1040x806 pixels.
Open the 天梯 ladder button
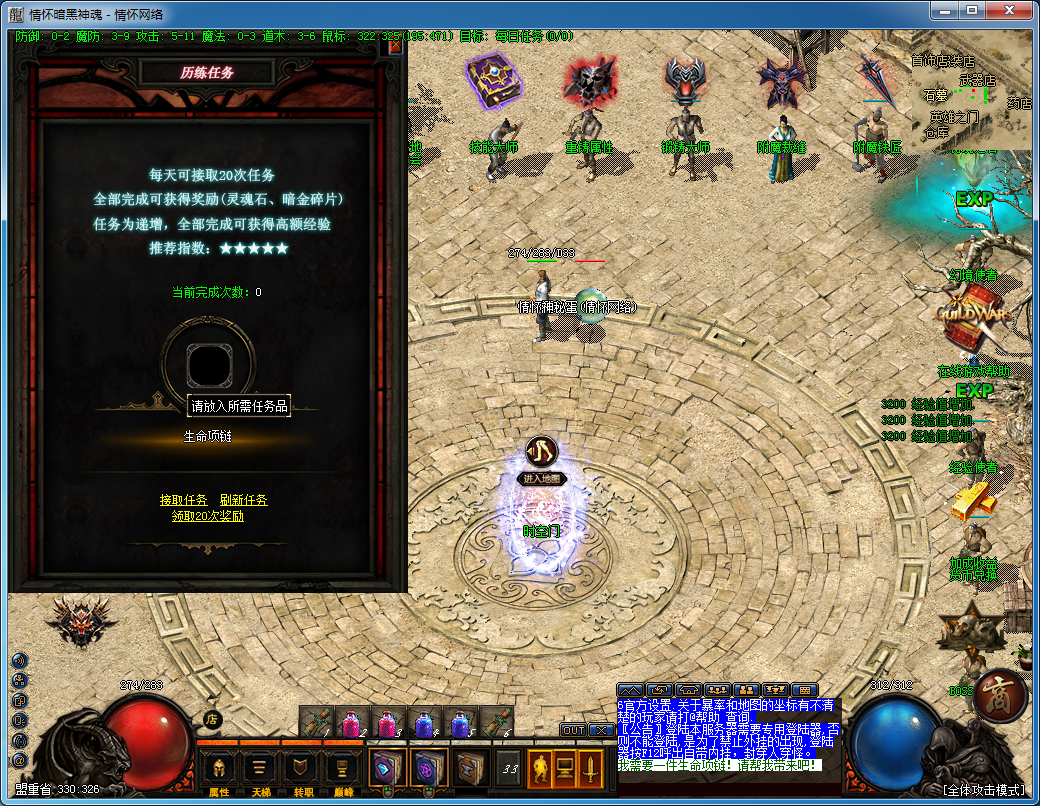pos(260,768)
